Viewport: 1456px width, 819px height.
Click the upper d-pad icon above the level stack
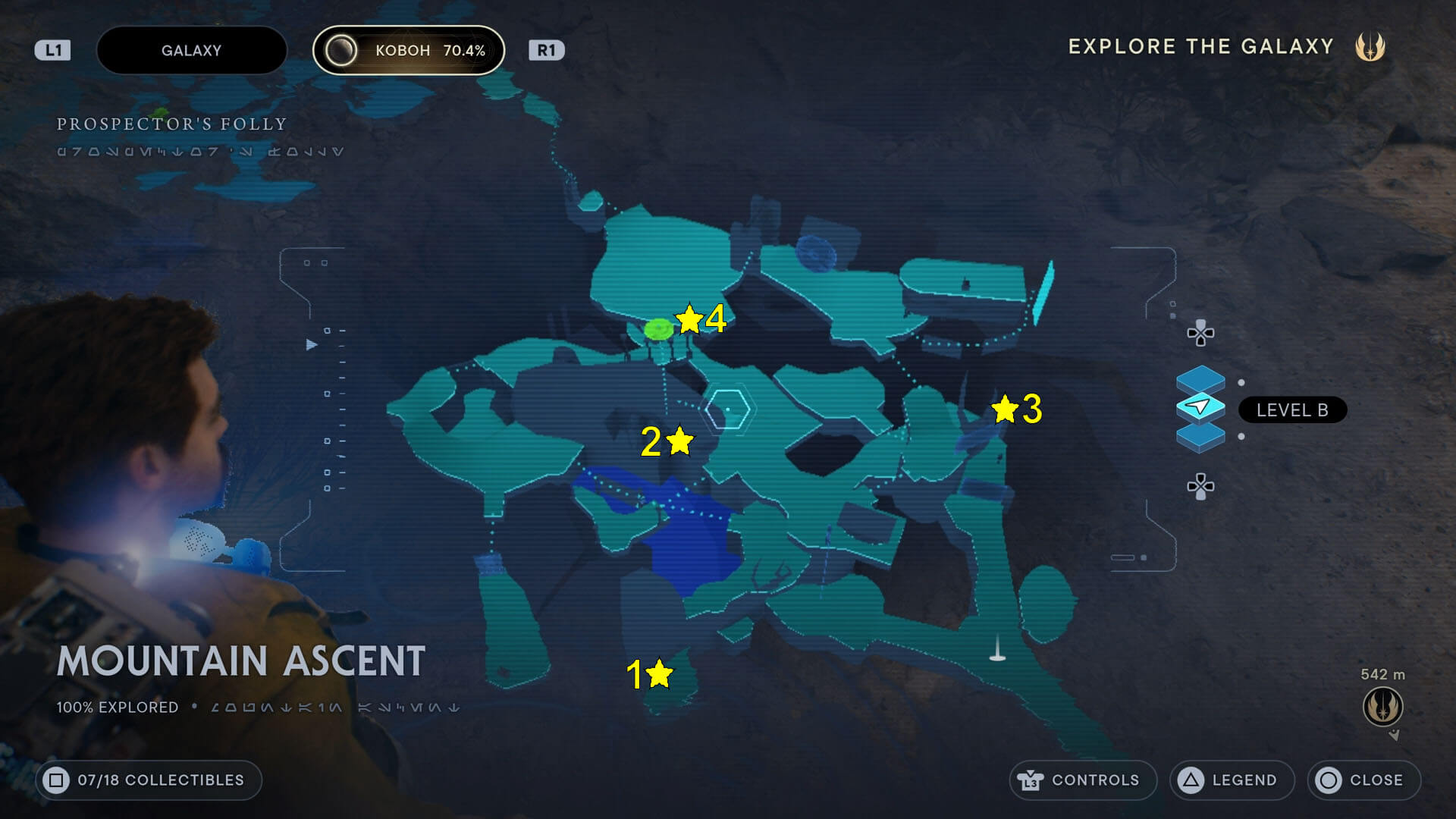pos(1199,332)
